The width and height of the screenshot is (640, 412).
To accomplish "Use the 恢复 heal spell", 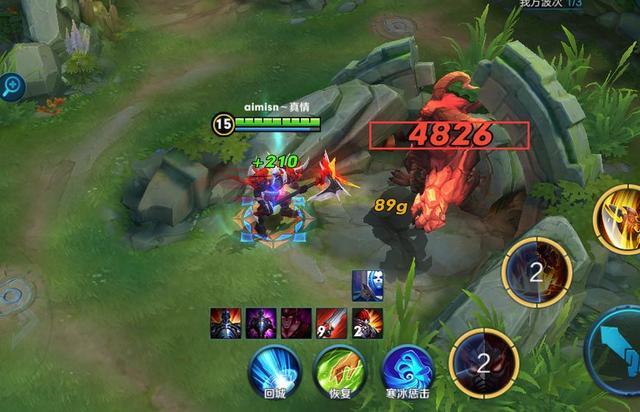I will click(339, 367).
